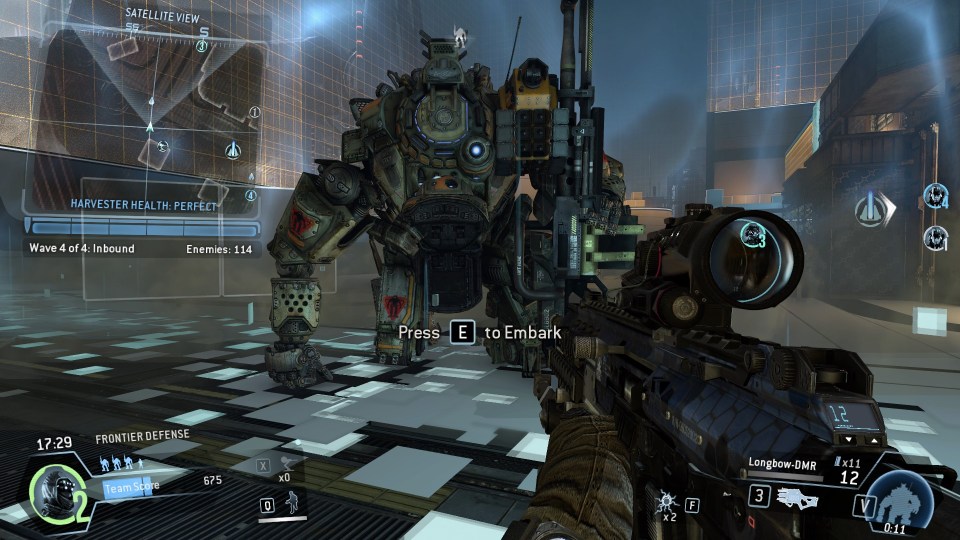Select the harvester marker on the minimap
This screenshot has height=540, width=960.
tap(232, 149)
